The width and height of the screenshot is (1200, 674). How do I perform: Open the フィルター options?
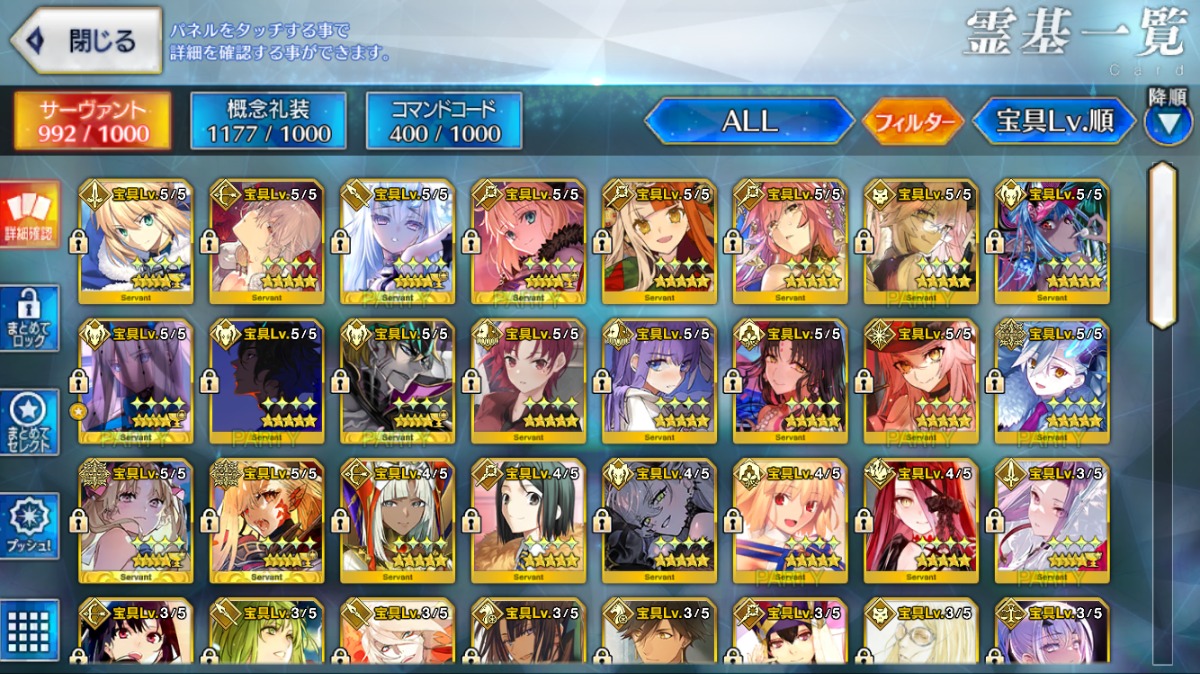pos(913,123)
